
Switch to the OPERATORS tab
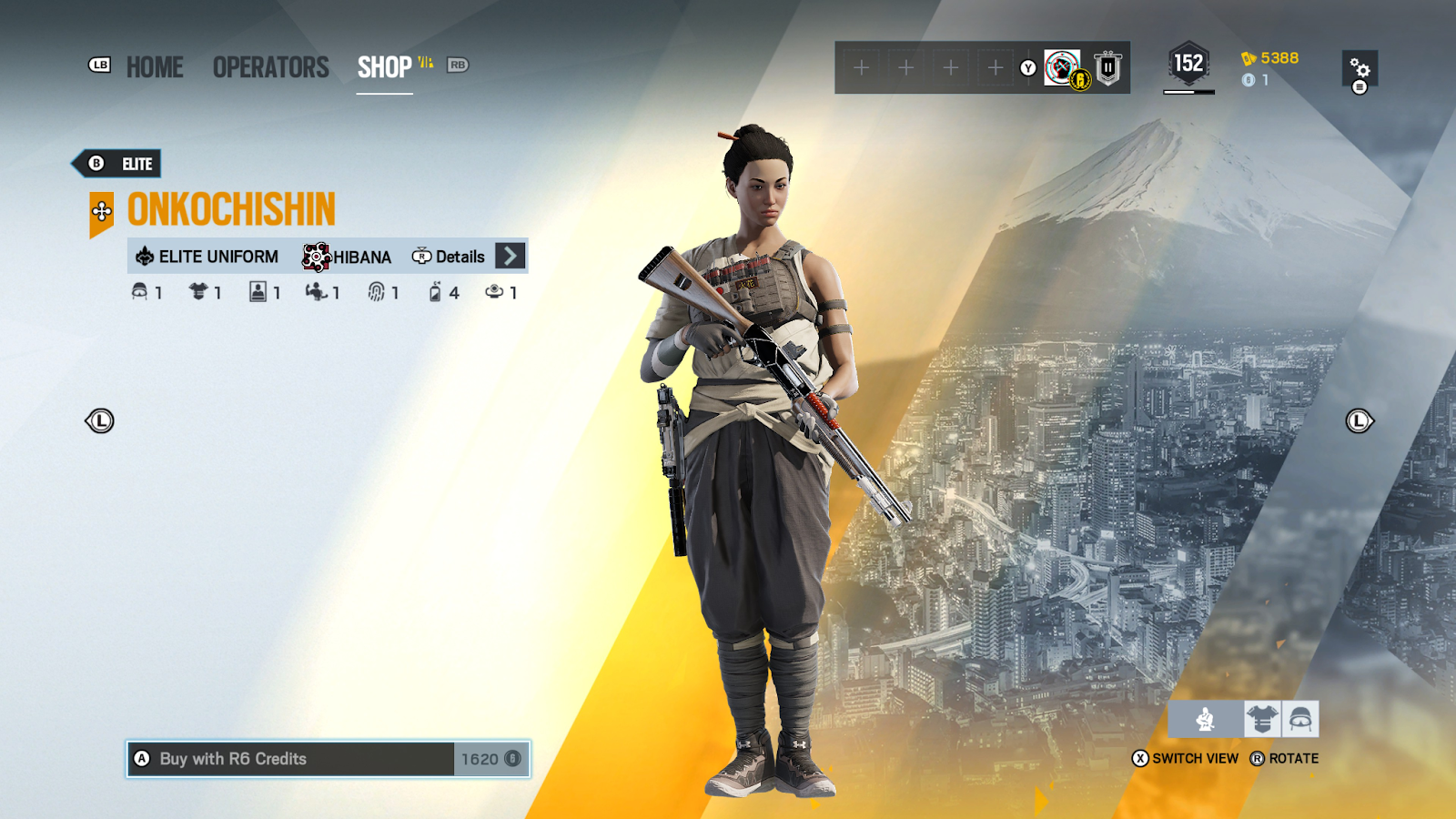[270, 67]
